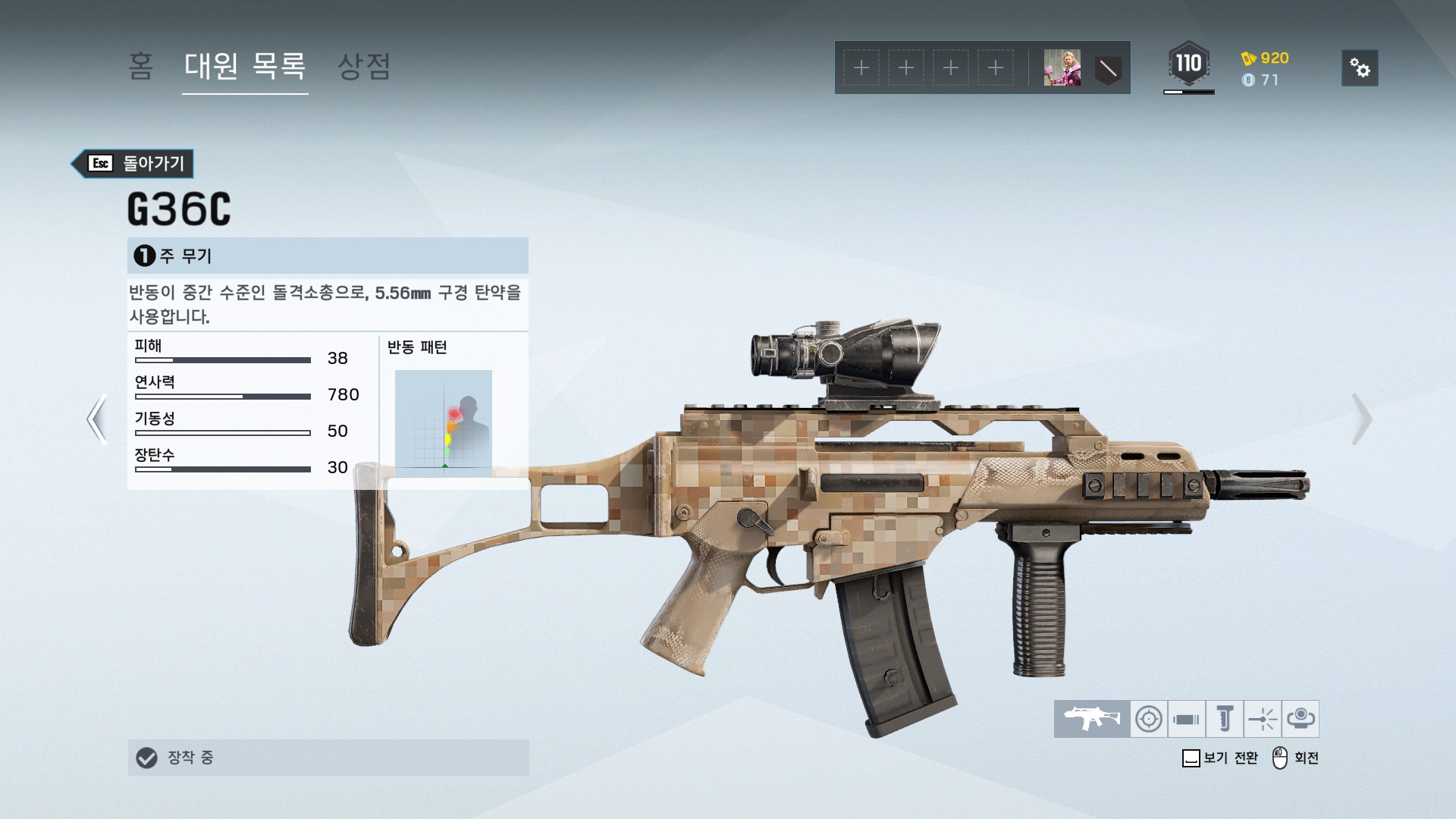Click the 920 Renown currency counter

(x=1266, y=58)
